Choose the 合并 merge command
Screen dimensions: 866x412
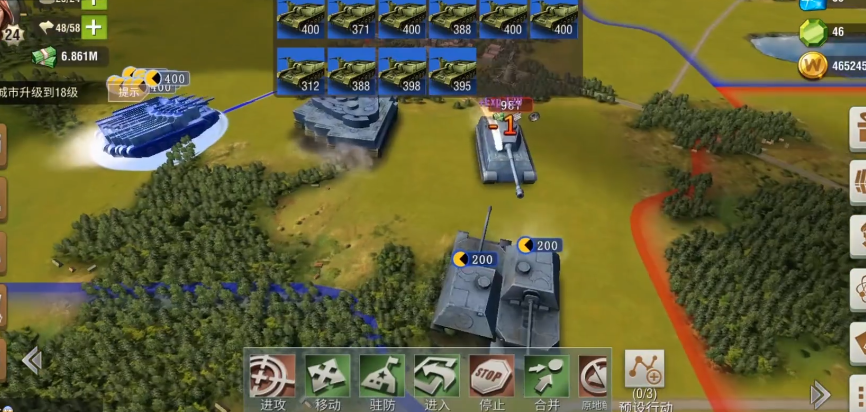(x=546, y=378)
